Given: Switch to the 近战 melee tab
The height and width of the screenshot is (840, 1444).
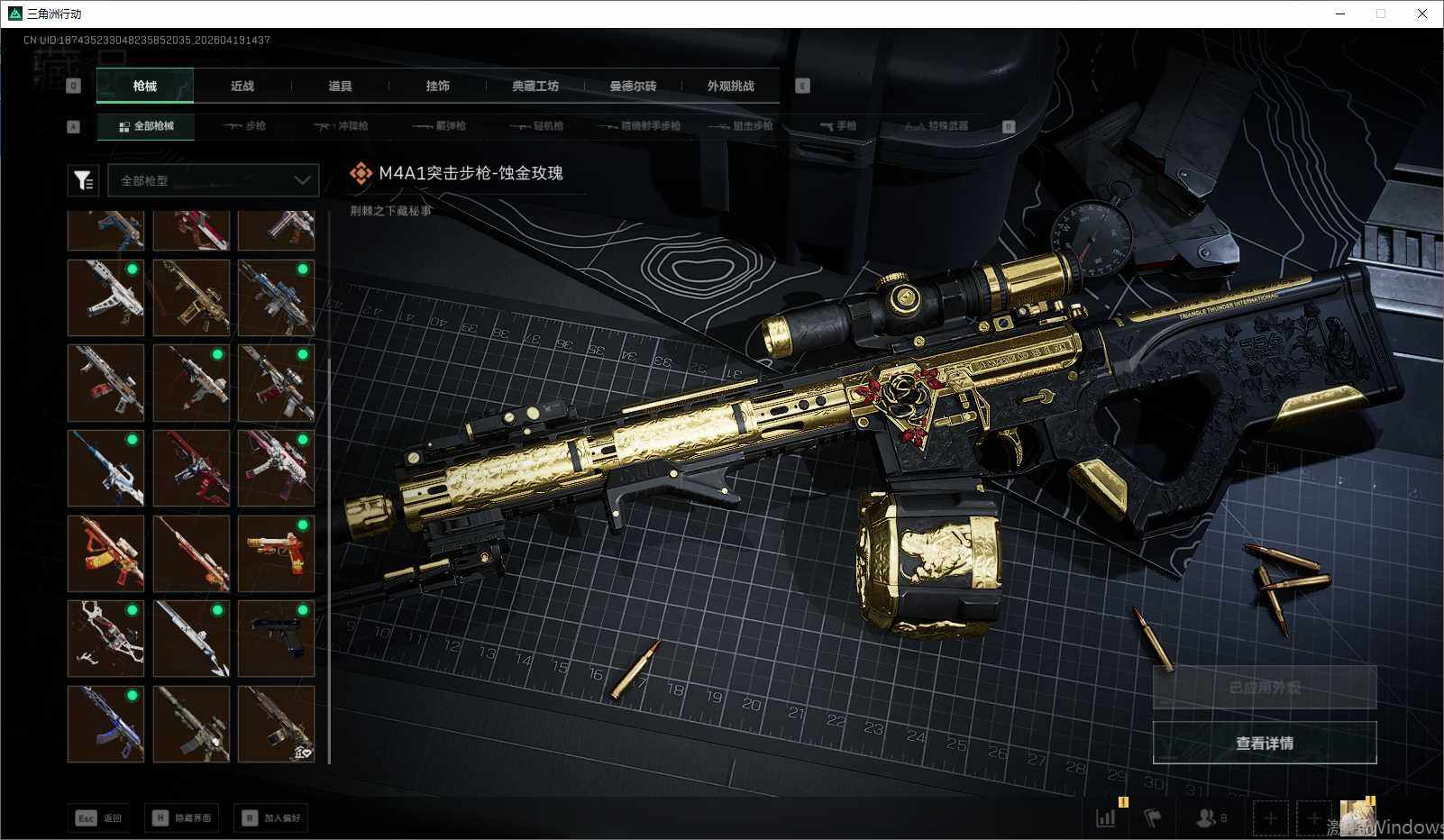Looking at the screenshot, I should [x=242, y=86].
